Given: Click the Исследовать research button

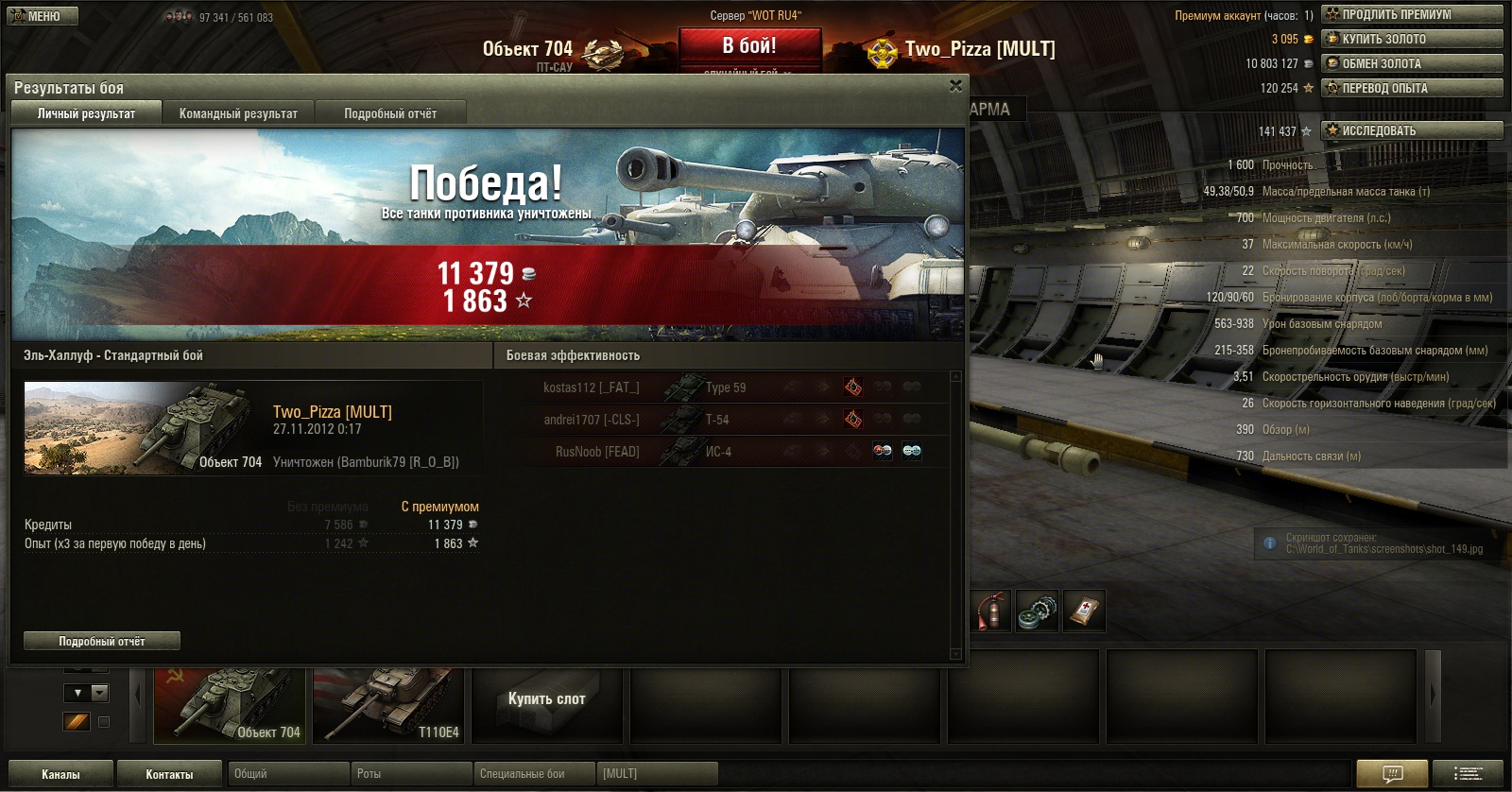Looking at the screenshot, I should tap(1412, 130).
